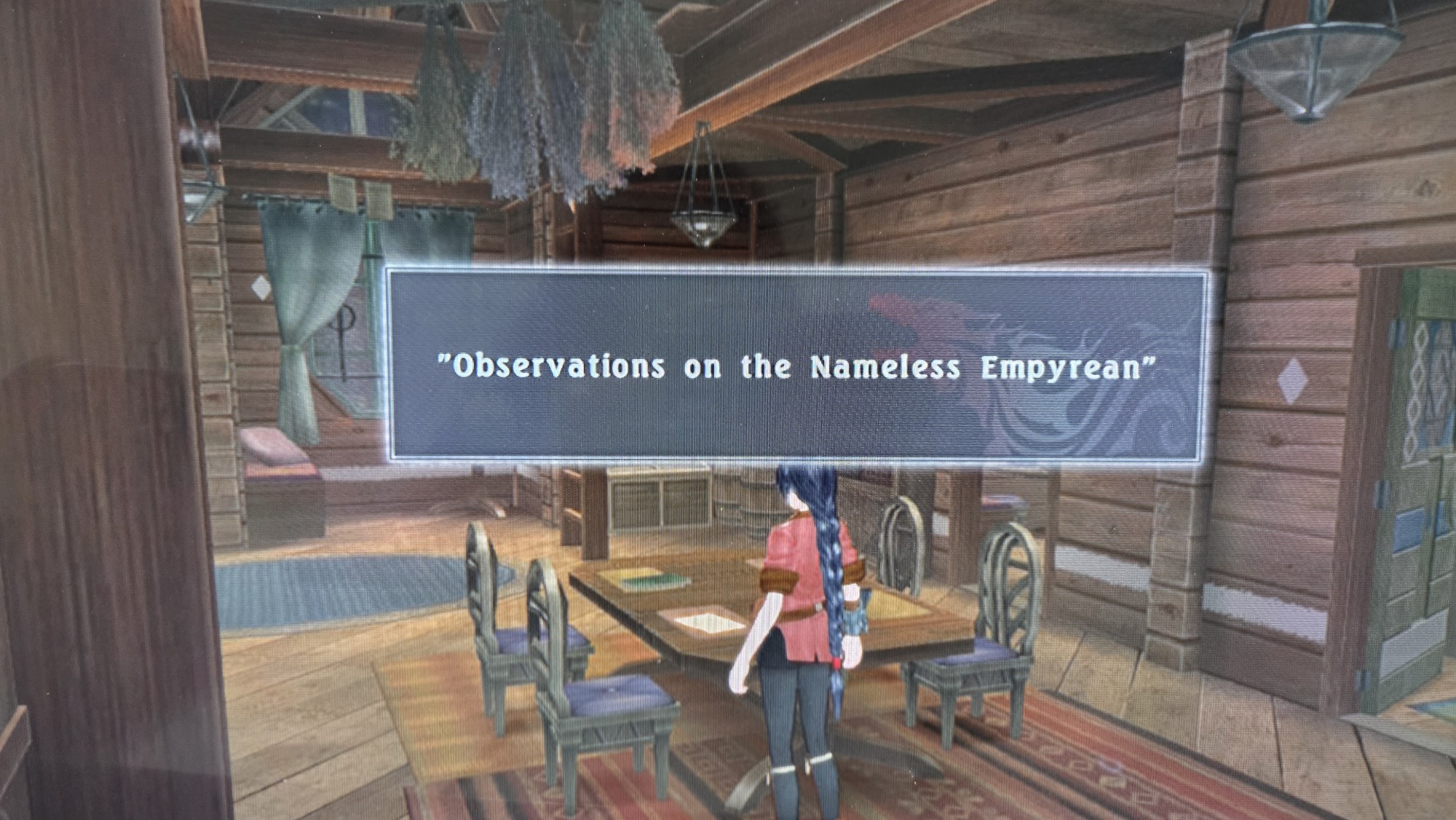Dismiss the Observations on the Nameless Empyrean message box
Image resolution: width=1456 pixels, height=820 pixels.
pyautogui.click(x=795, y=366)
